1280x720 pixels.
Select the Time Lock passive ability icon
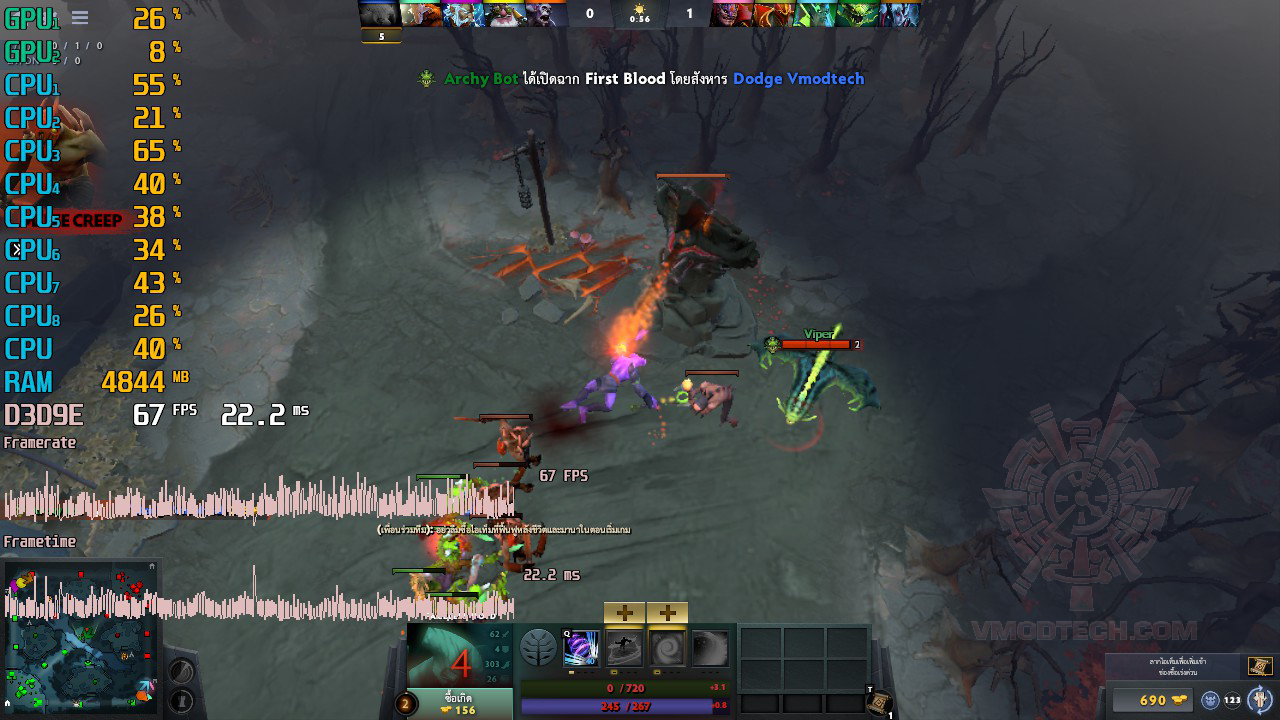667,648
